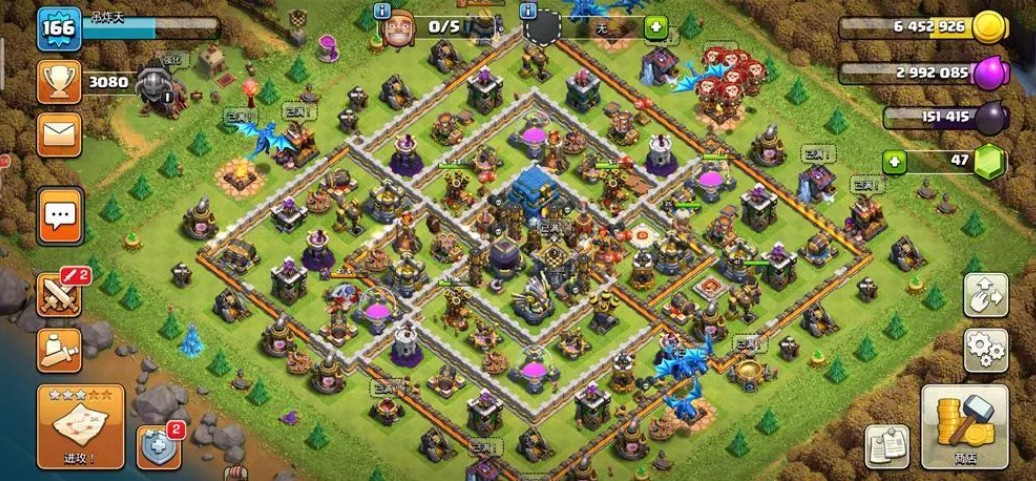1036x481 pixels.
Task: Select the builder face icon
Action: tap(397, 30)
